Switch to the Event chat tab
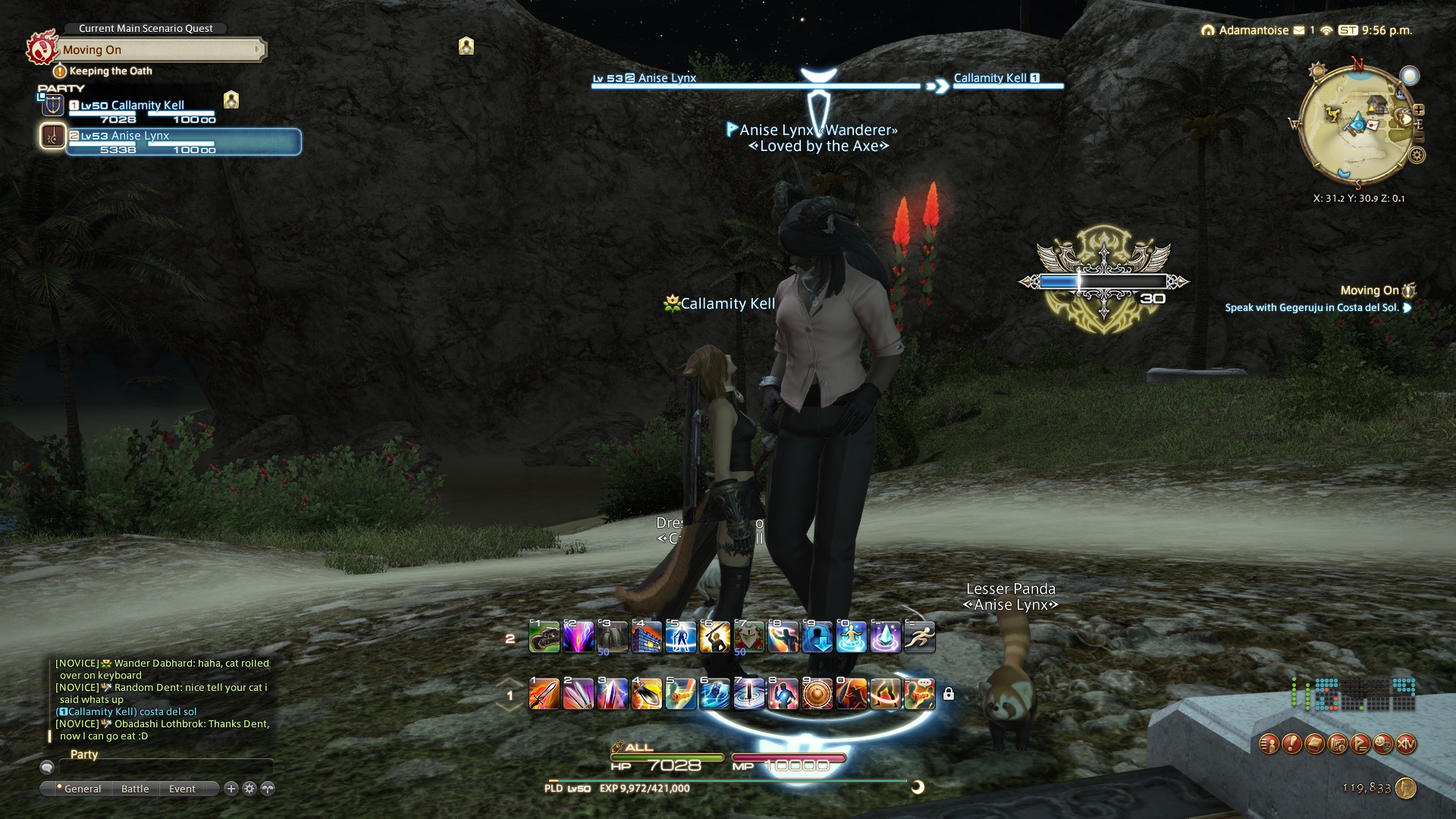 pyautogui.click(x=182, y=789)
